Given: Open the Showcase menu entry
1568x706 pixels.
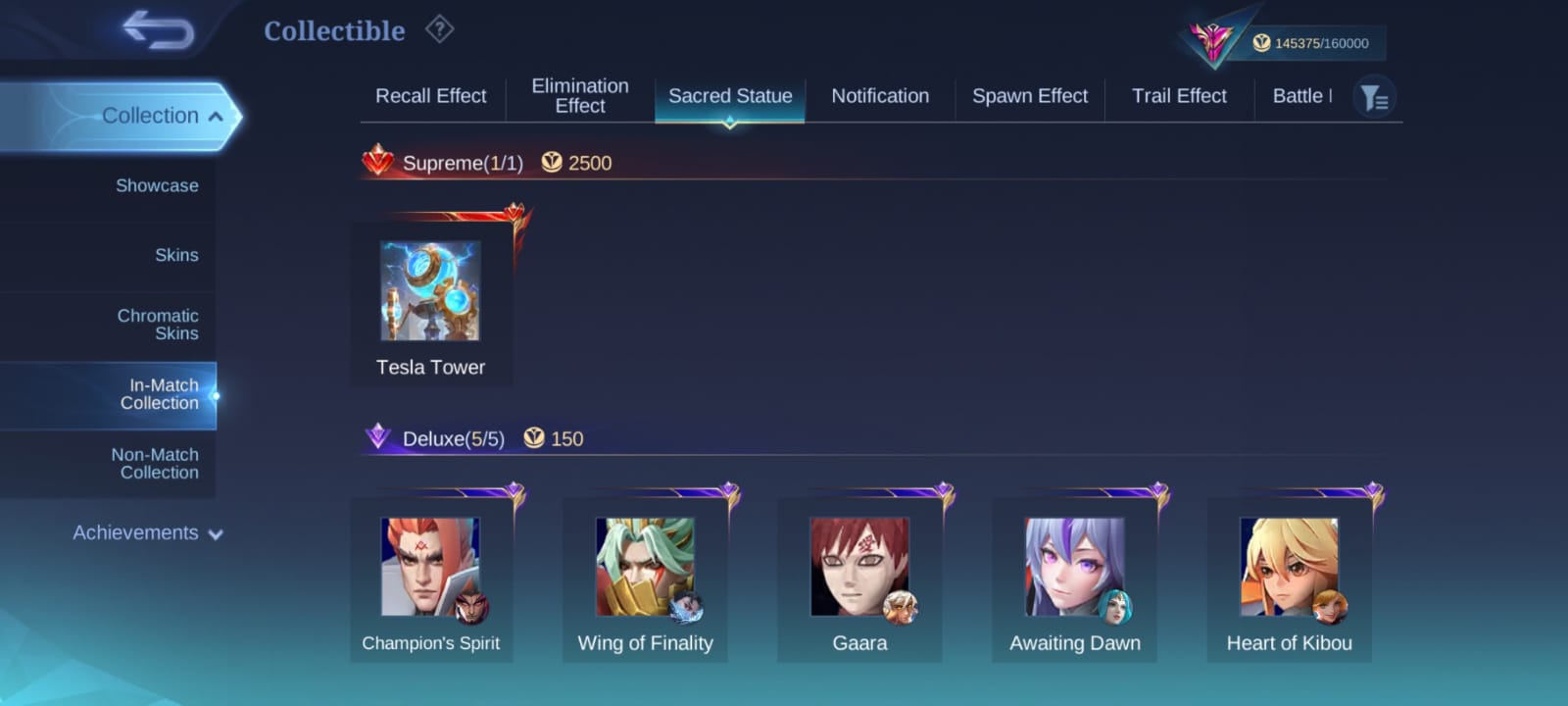Looking at the screenshot, I should click(157, 185).
